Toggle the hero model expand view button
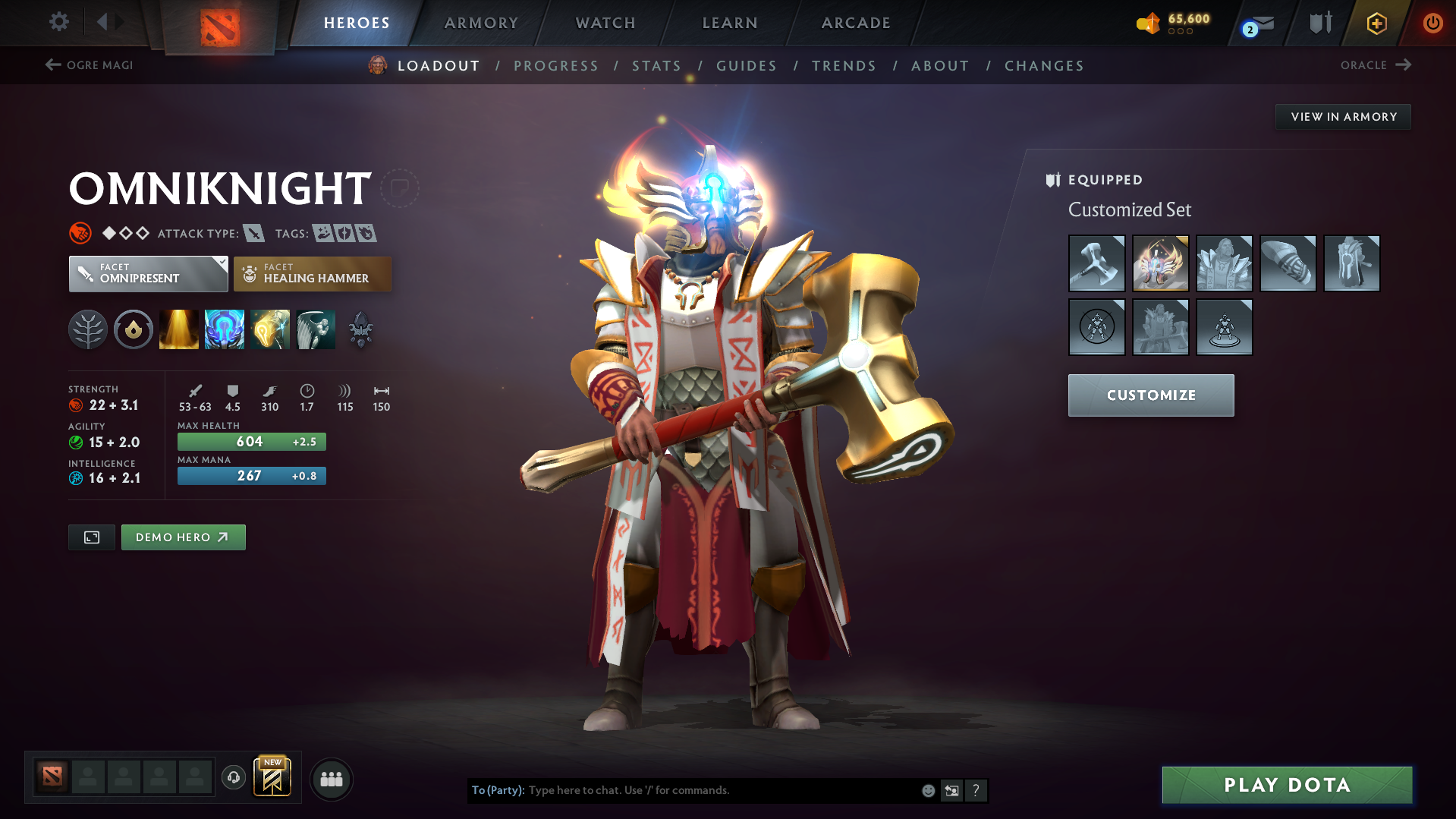The image size is (1456, 819). tap(91, 537)
